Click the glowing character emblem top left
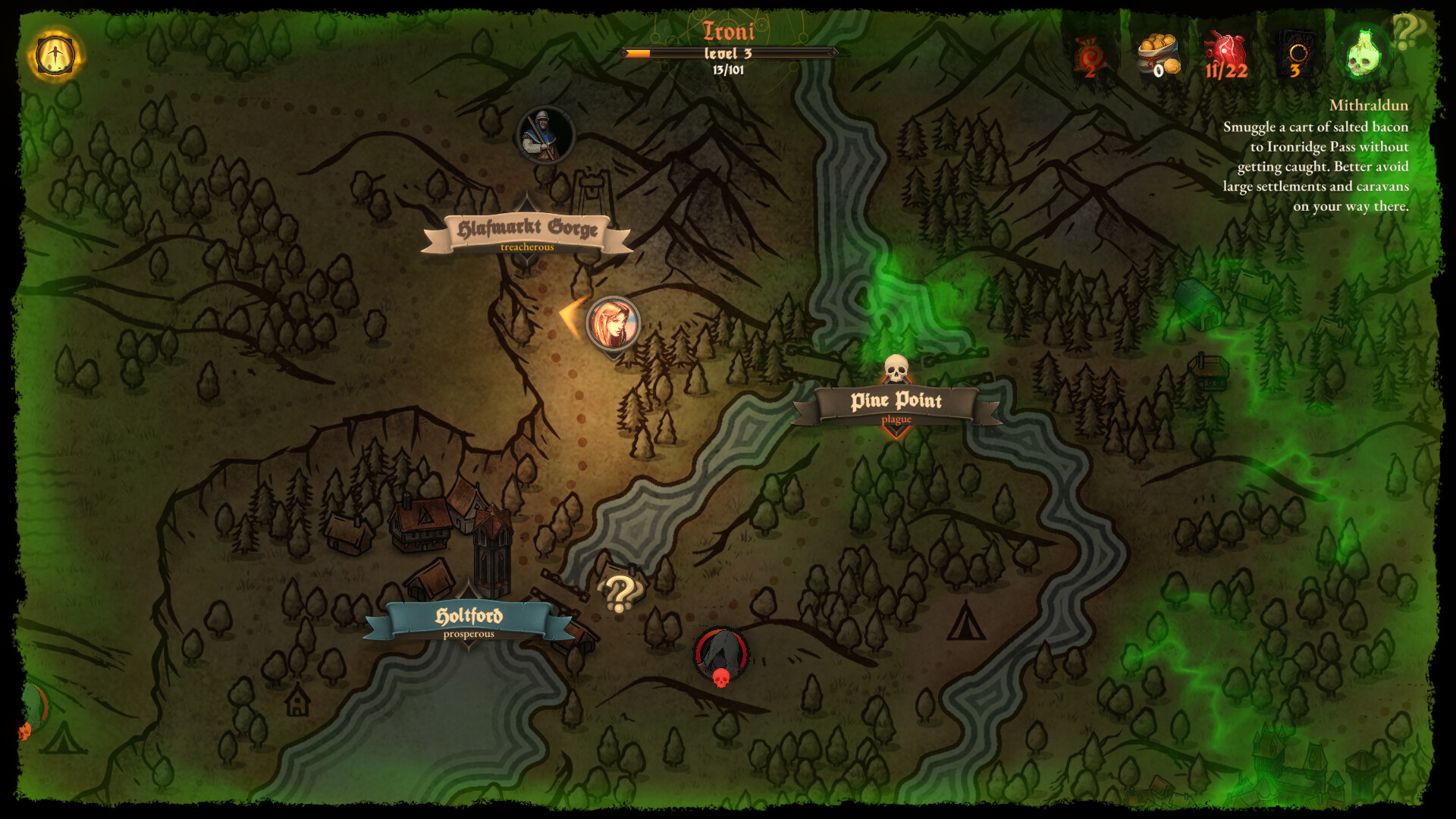Viewport: 1456px width, 819px height. click(x=55, y=55)
